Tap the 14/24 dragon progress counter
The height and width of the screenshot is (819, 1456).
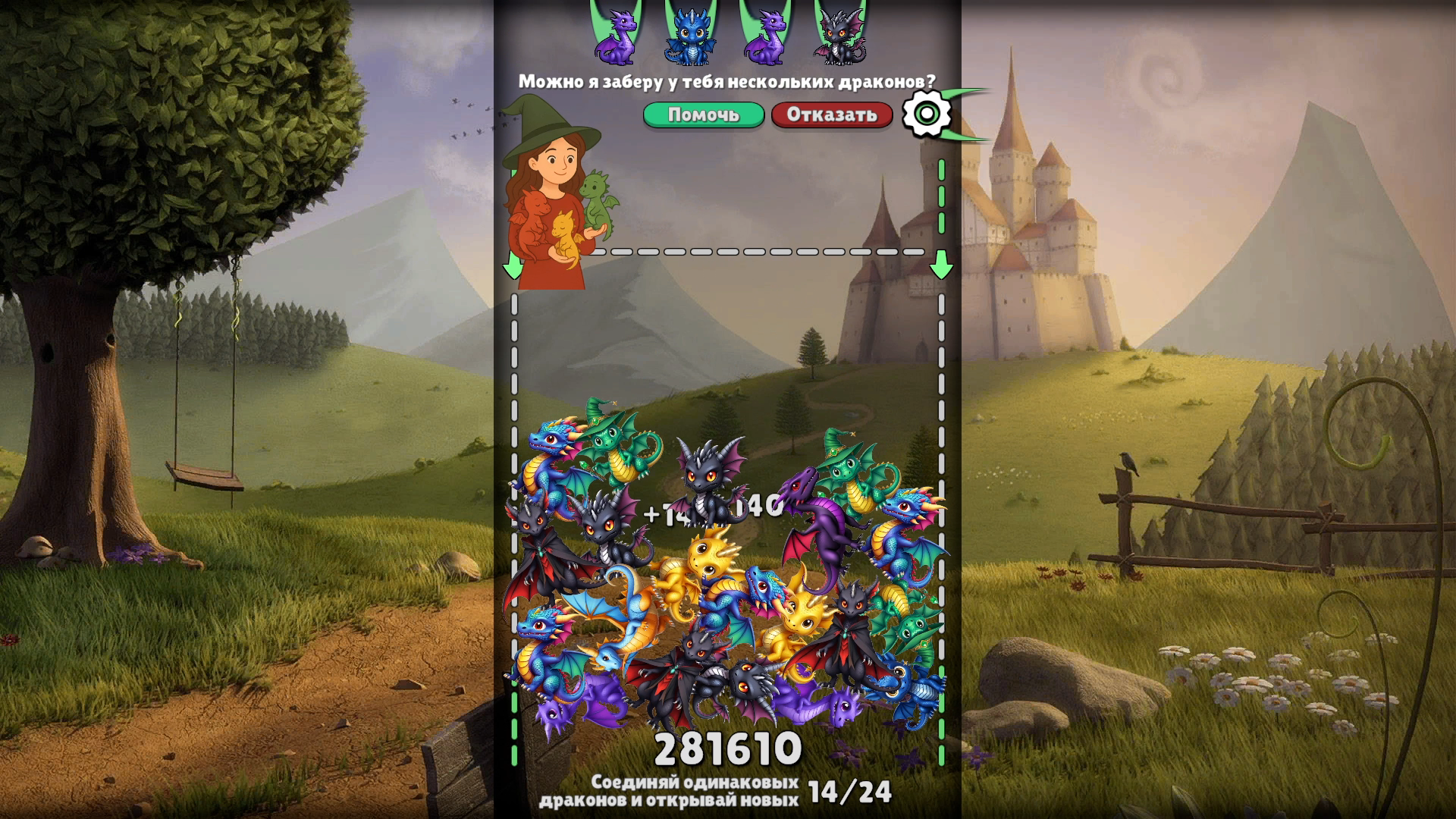851,791
